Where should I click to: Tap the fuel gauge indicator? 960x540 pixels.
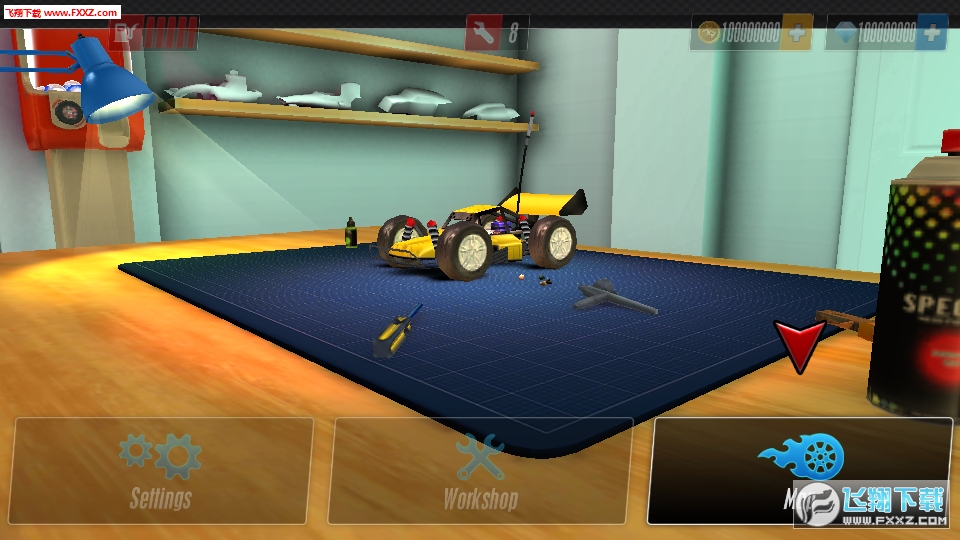[154, 34]
